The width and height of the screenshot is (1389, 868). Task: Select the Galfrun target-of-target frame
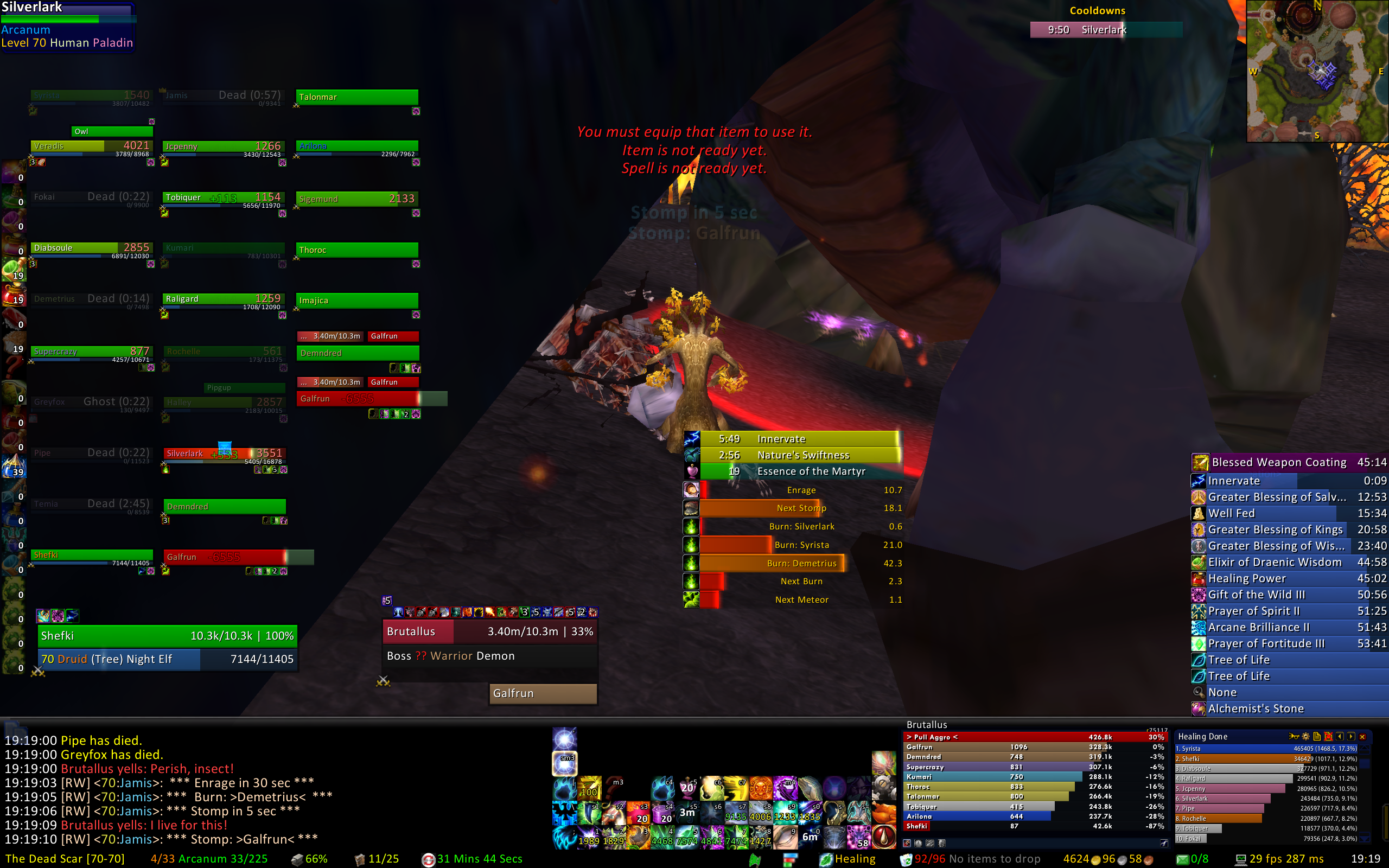tap(543, 693)
